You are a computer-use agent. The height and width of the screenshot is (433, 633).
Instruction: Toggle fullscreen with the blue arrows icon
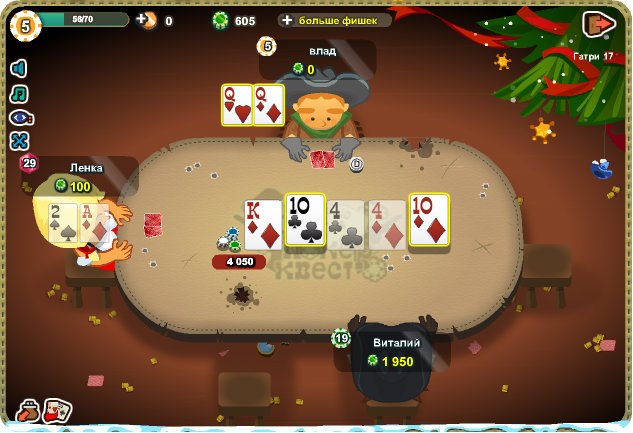tap(19, 141)
